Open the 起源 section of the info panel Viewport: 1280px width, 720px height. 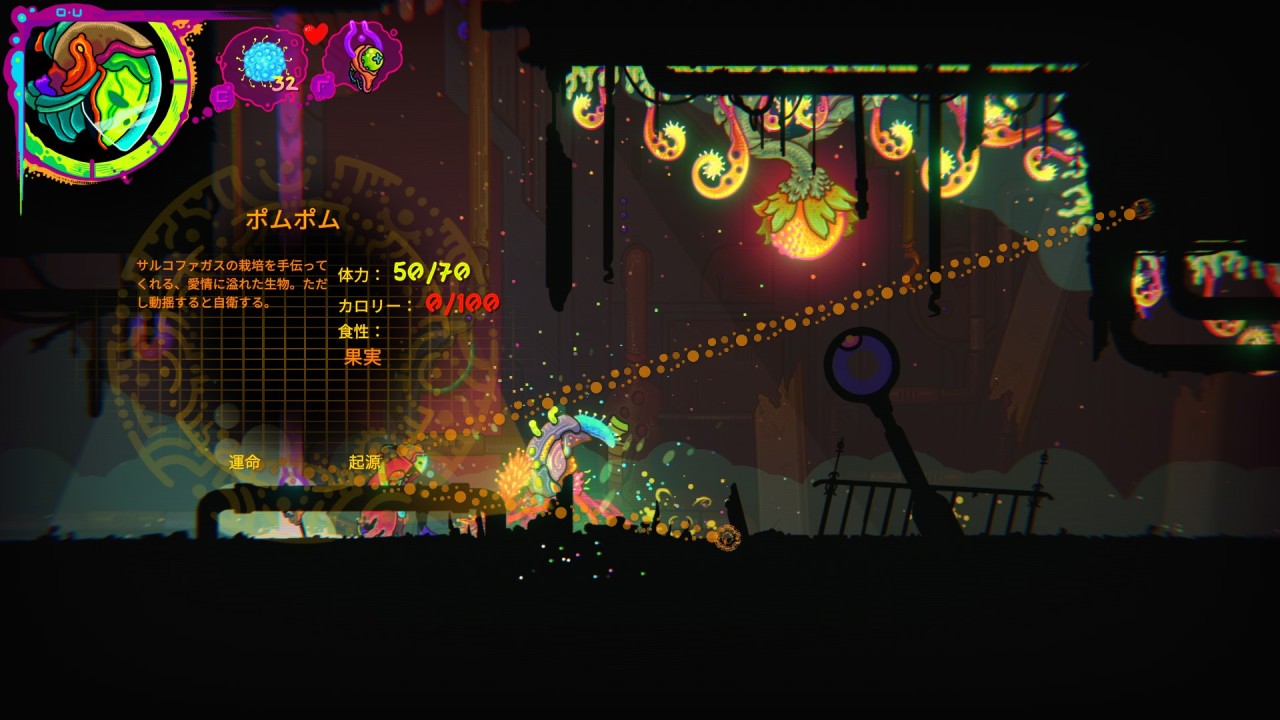click(x=365, y=462)
